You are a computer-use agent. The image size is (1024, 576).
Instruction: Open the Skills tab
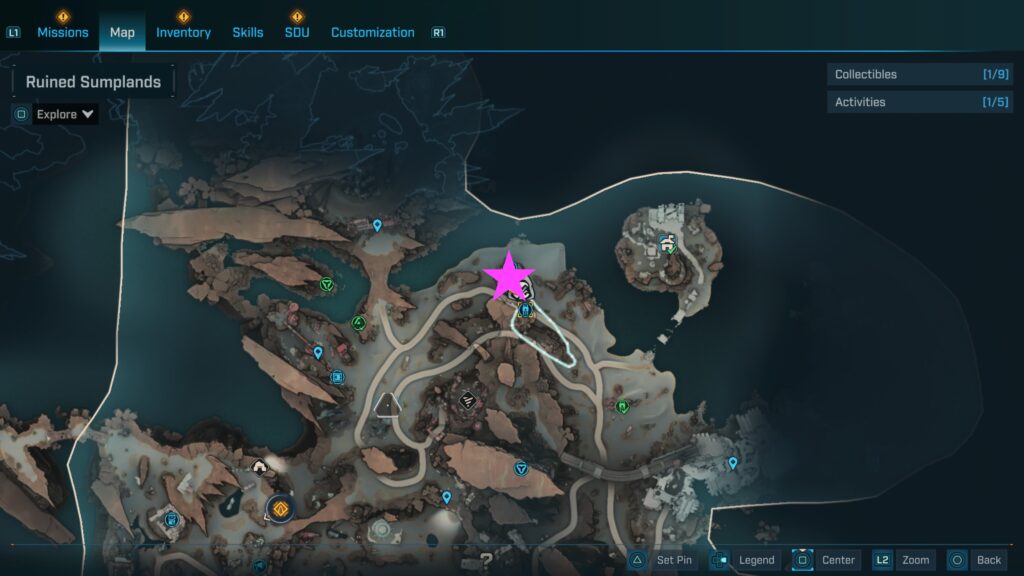[x=248, y=32]
